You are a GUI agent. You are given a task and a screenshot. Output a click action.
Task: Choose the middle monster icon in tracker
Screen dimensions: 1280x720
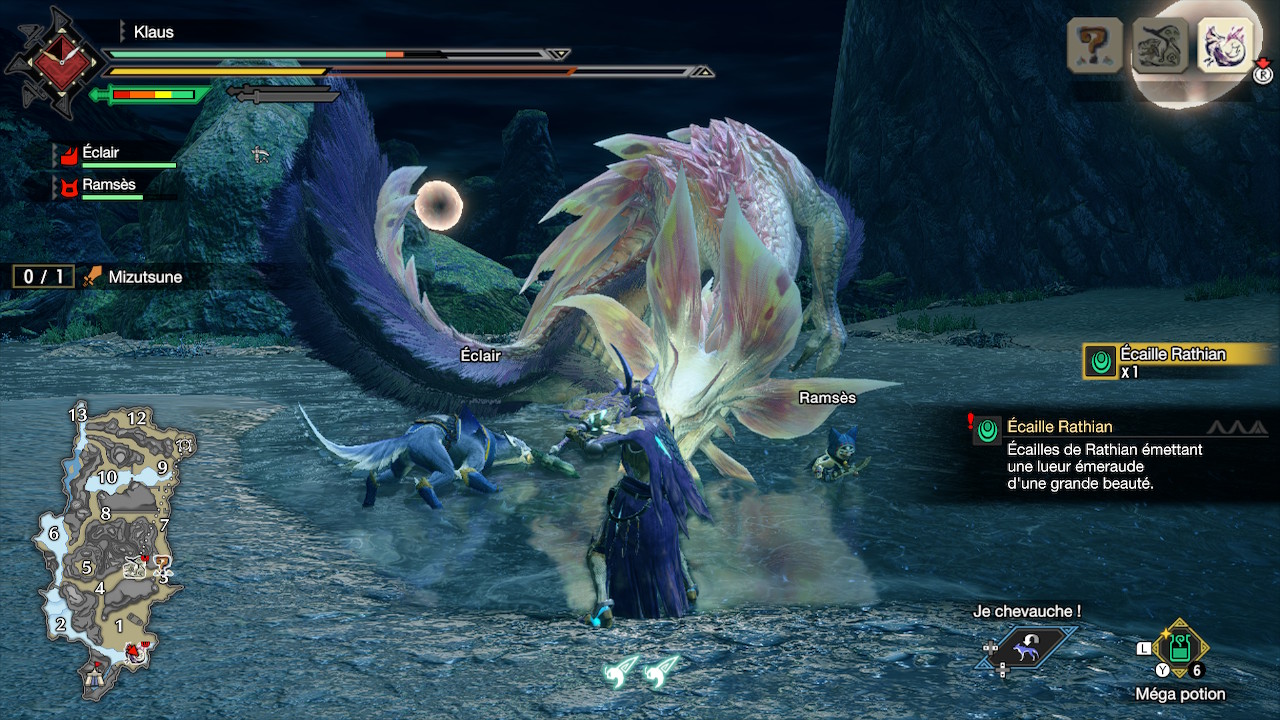coord(1160,45)
